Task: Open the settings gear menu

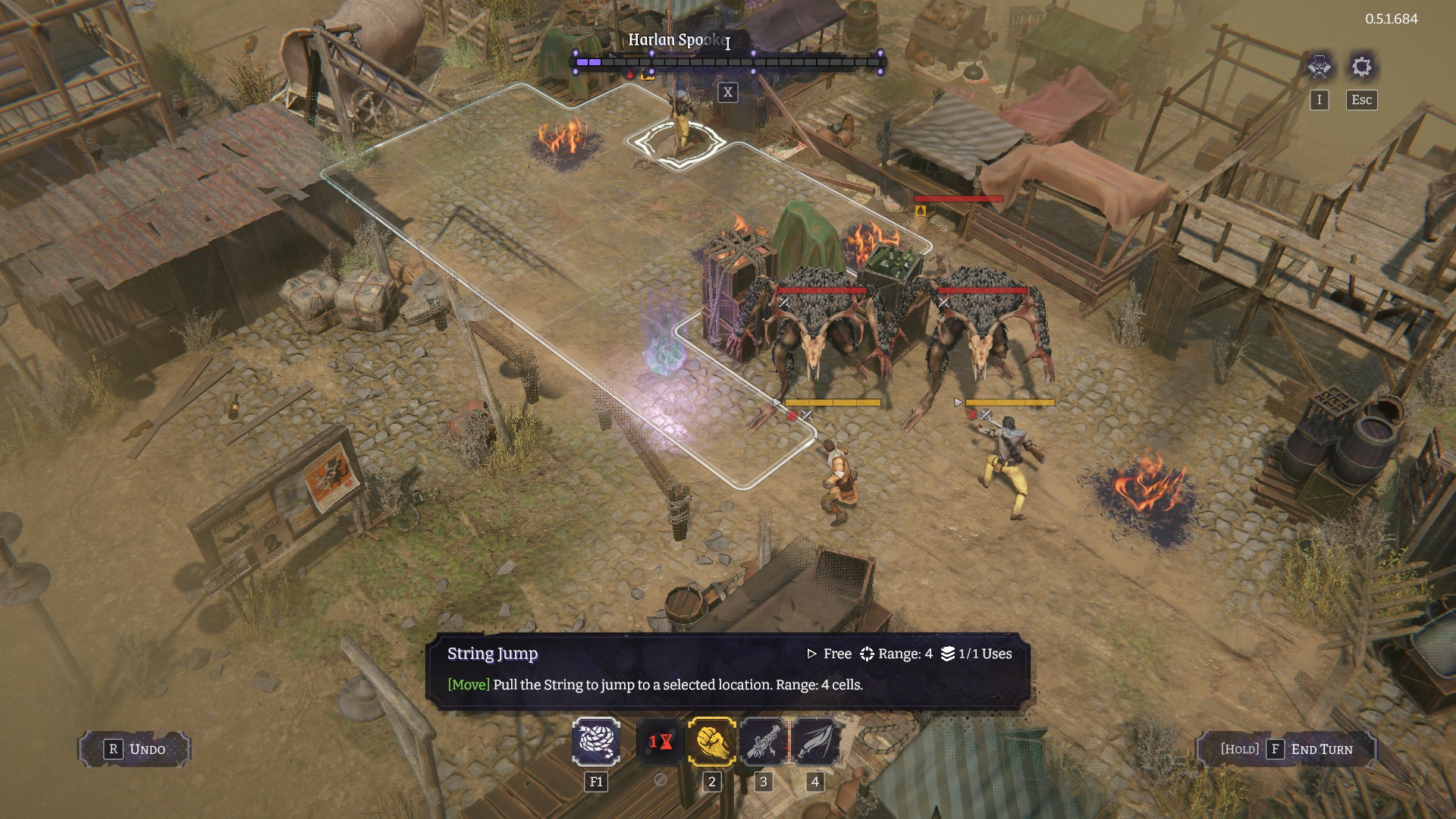Action: coord(1361,67)
